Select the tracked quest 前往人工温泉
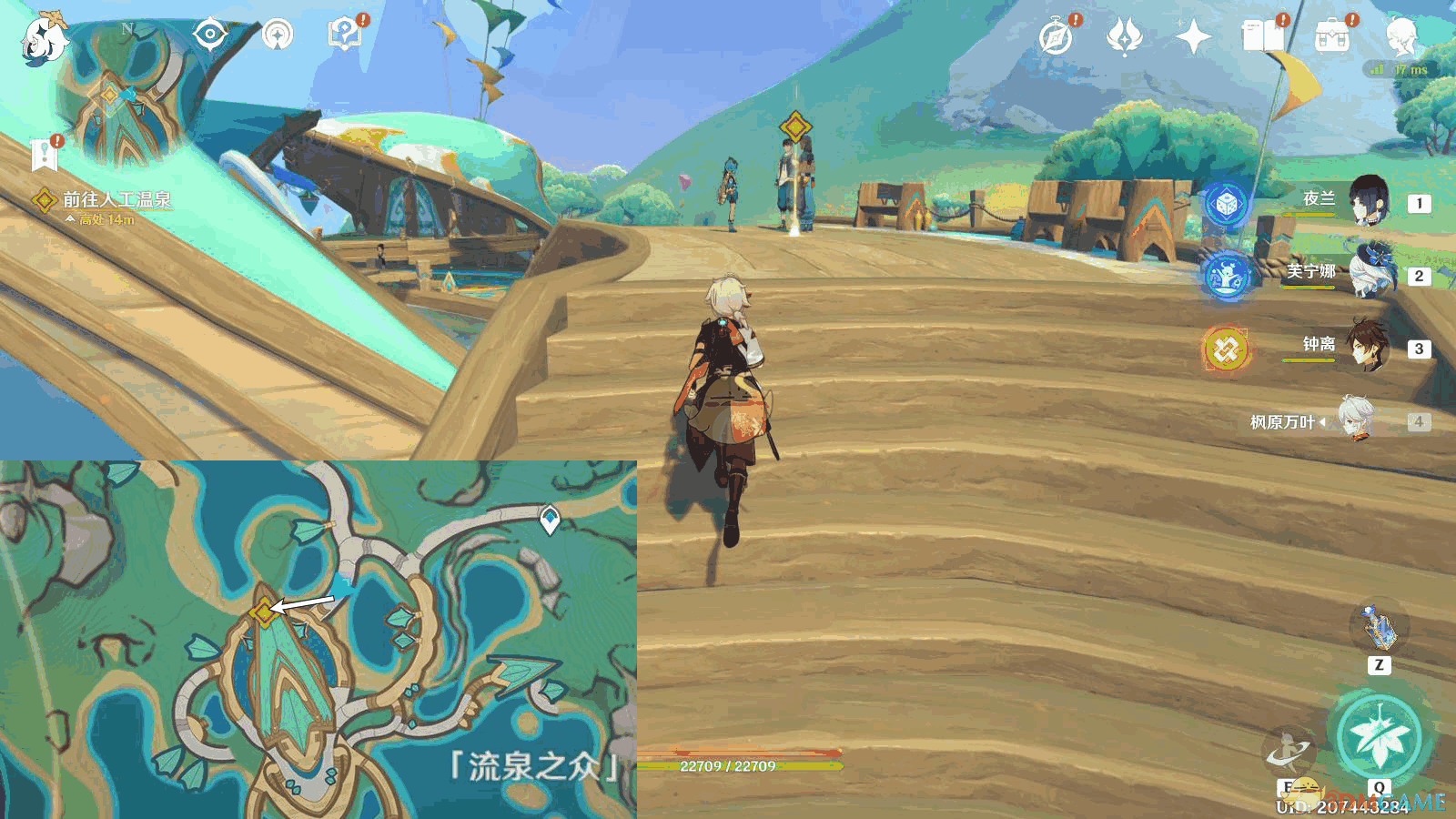1456x819 pixels. coord(116,199)
